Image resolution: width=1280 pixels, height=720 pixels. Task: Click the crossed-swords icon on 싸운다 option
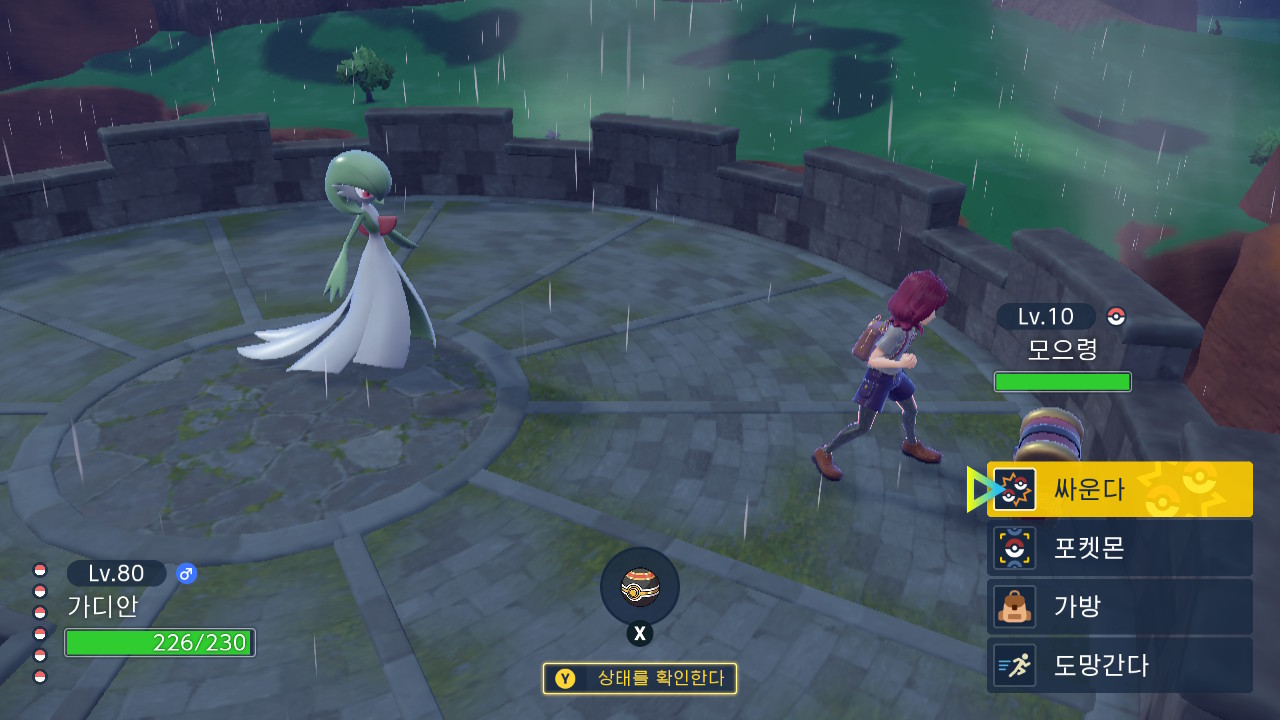(1014, 489)
